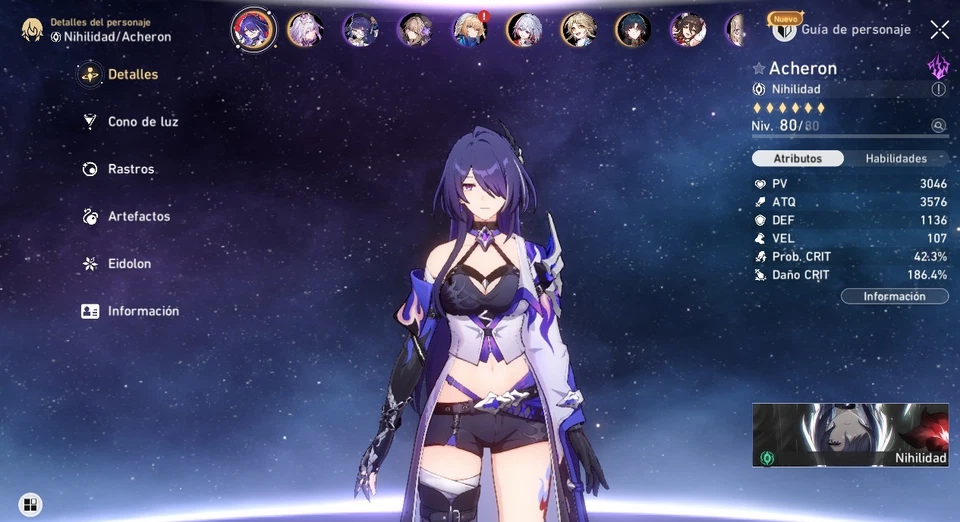960x522 pixels.
Task: Open the Cono de luz menu
Action: (x=142, y=122)
